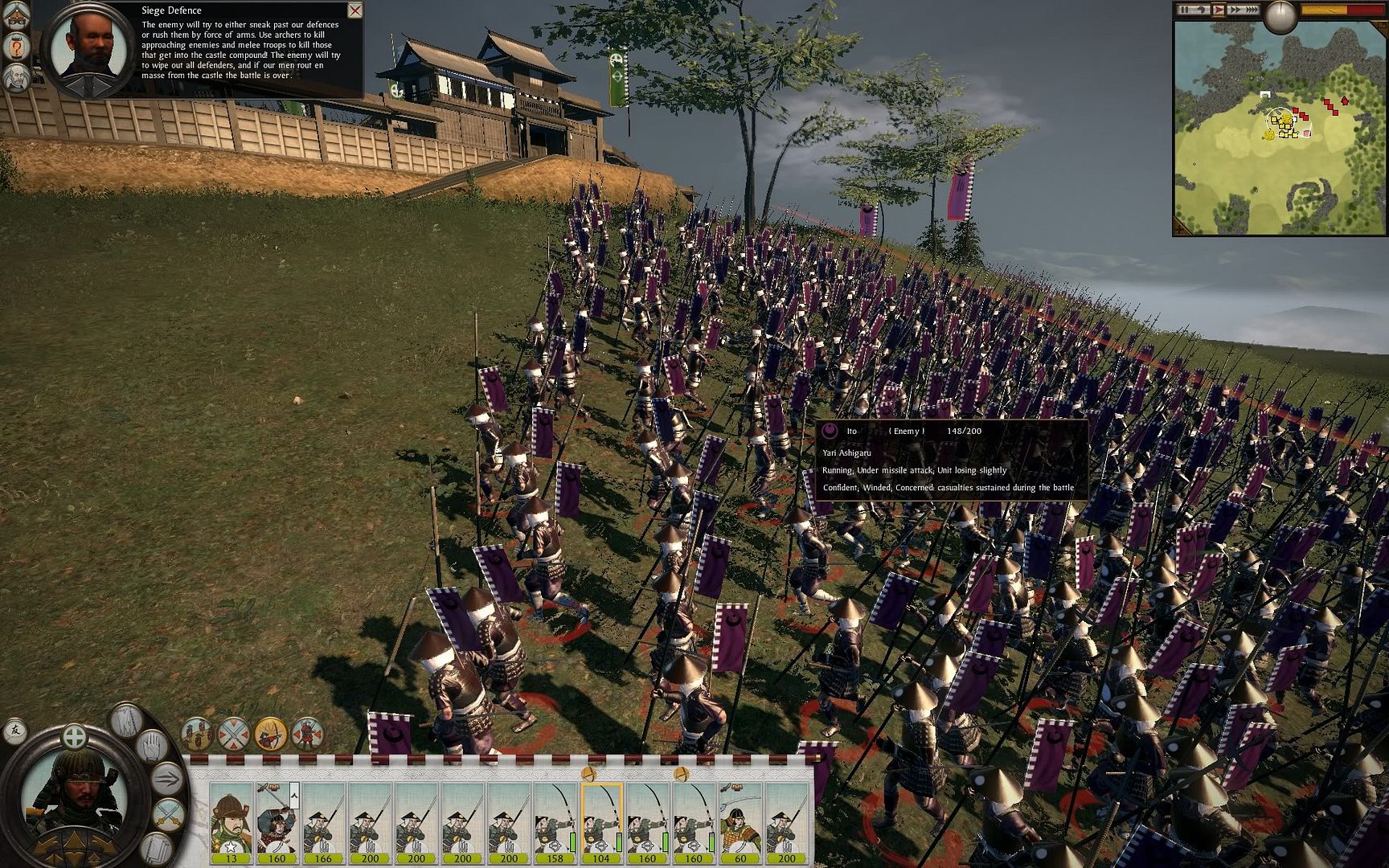Select the sword unit card with 160 men
This screenshot has width=1389, height=868.
tap(277, 821)
